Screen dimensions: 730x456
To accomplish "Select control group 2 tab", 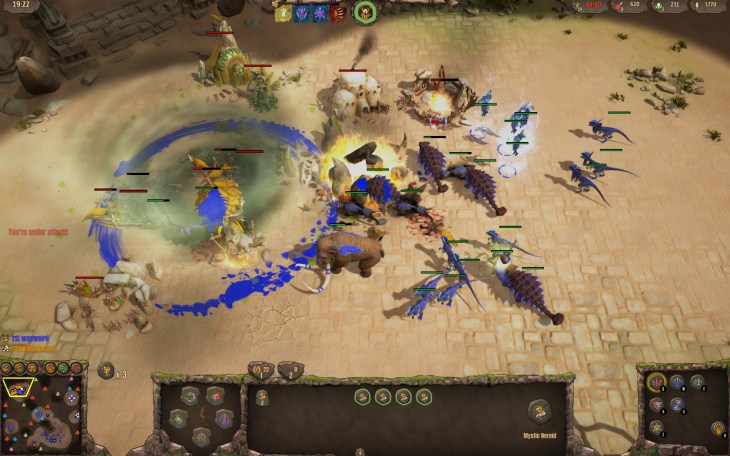I will [290, 369].
